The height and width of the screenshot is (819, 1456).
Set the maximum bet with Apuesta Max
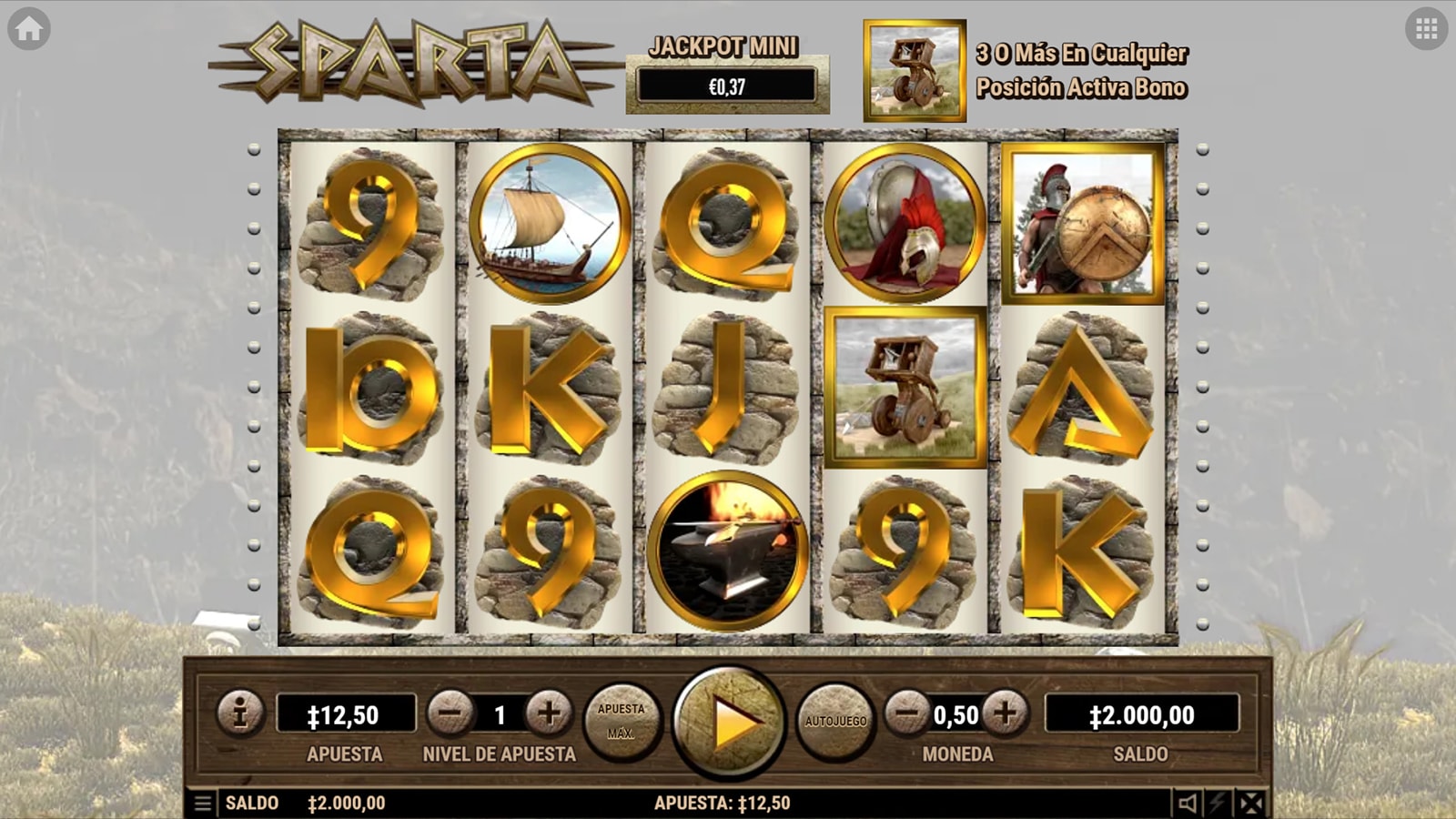622,721
